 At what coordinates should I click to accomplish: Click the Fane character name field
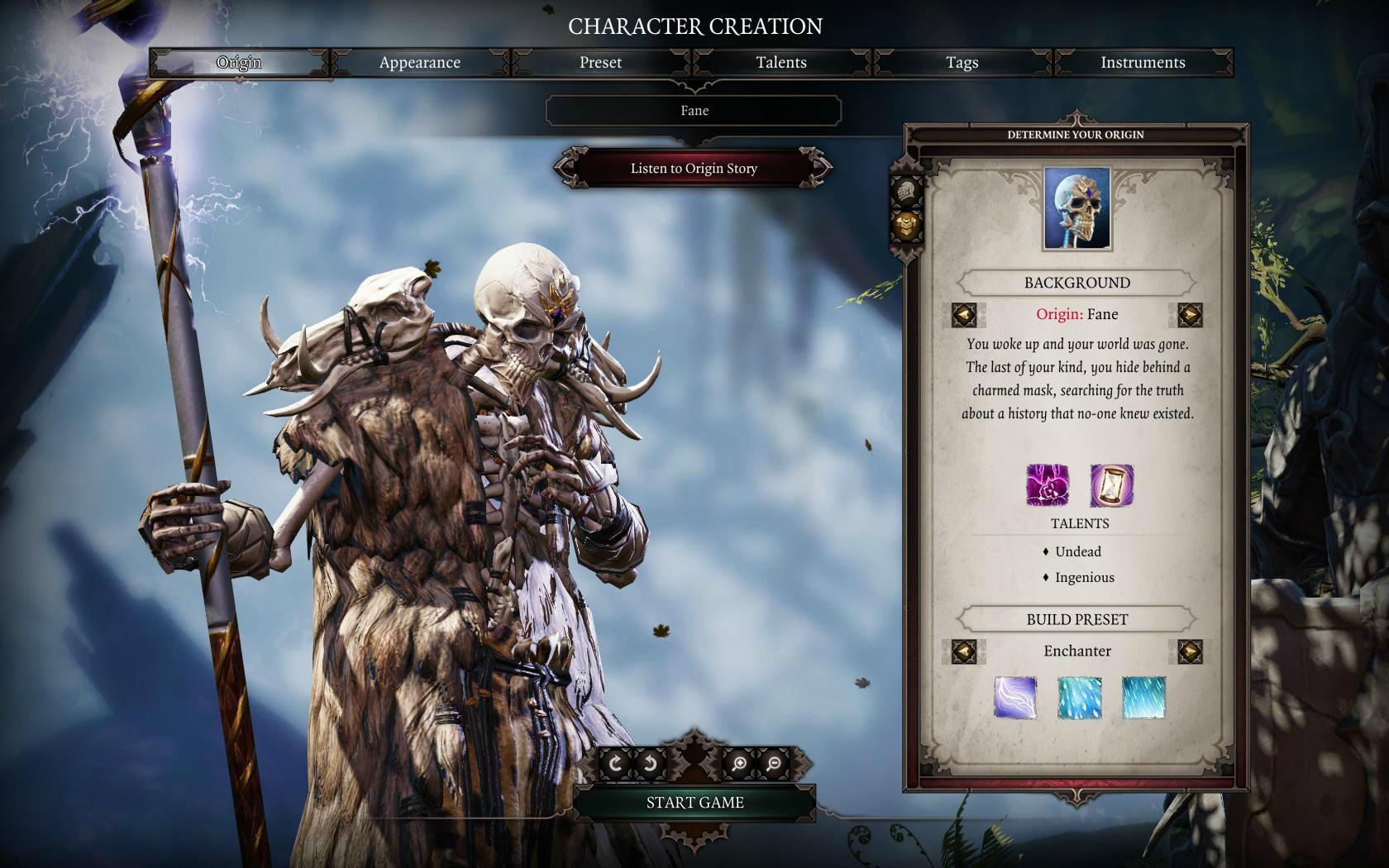coord(694,111)
